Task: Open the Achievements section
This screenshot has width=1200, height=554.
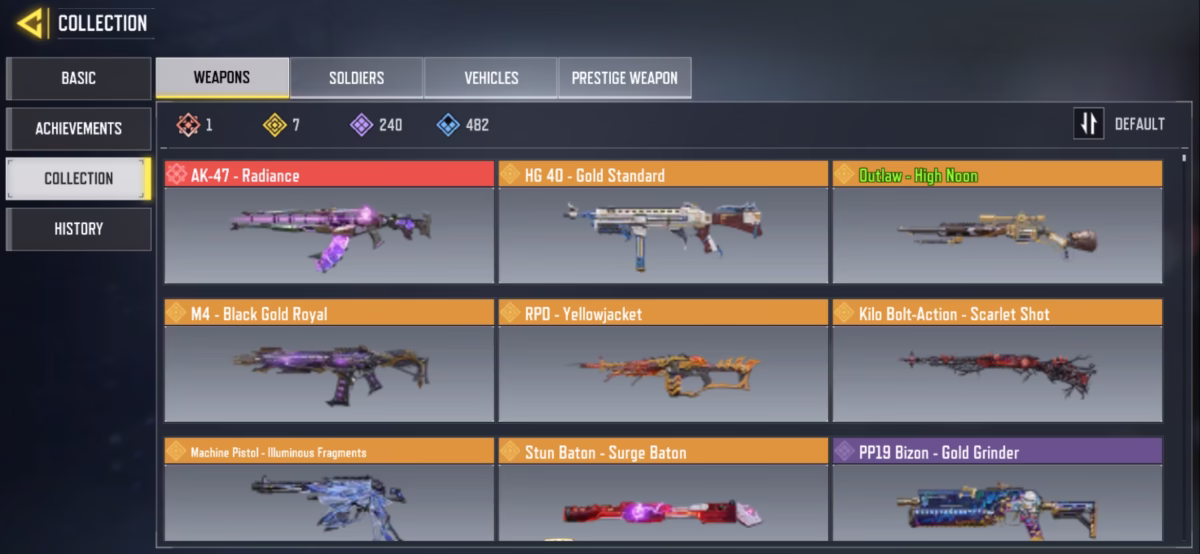Action: pyautogui.click(x=78, y=128)
